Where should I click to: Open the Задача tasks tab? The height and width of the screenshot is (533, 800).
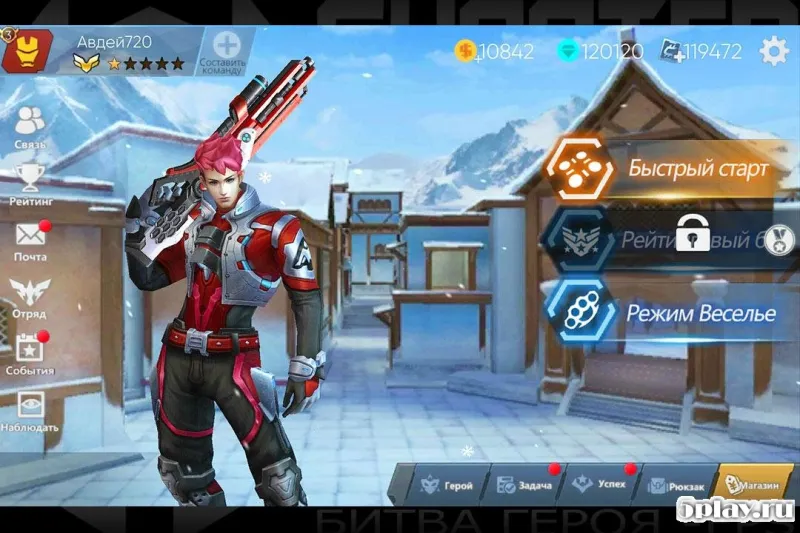click(522, 485)
